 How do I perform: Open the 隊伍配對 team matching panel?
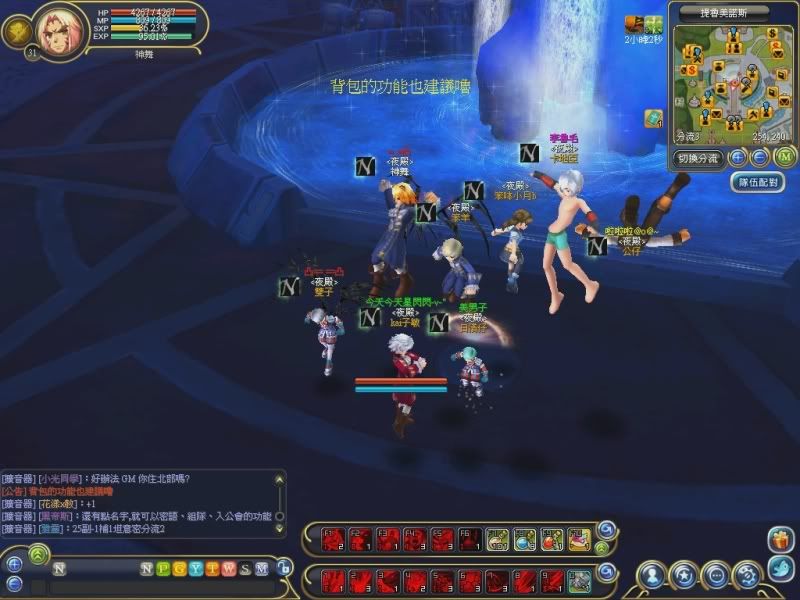point(757,182)
